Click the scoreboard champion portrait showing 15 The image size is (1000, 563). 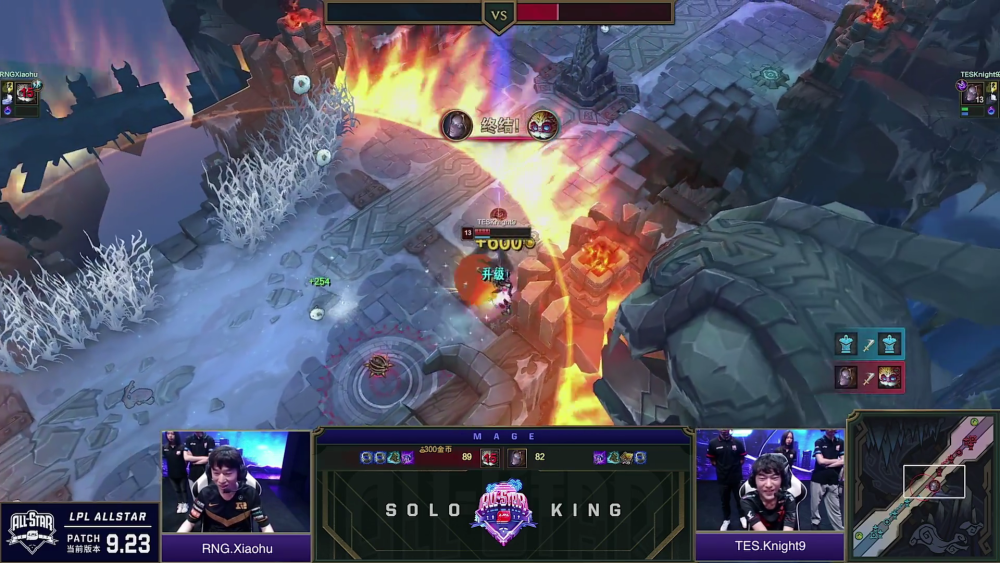[489, 457]
